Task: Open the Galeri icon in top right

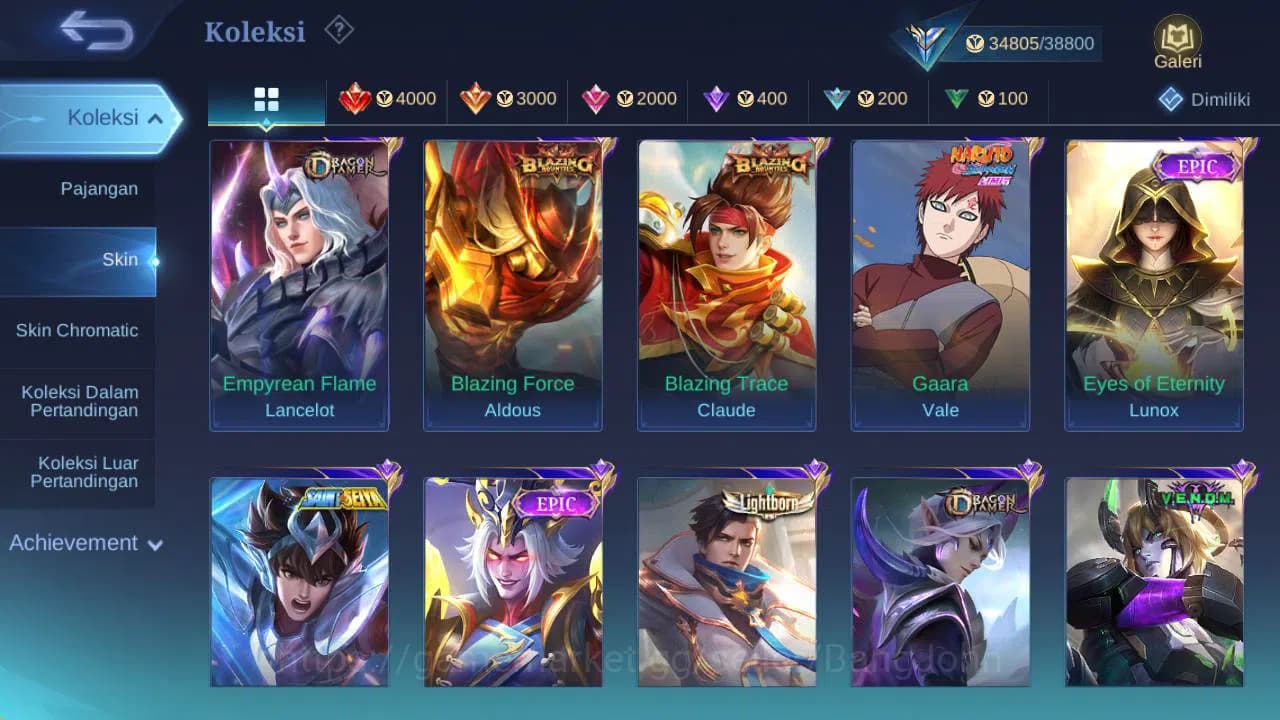Action: [x=1177, y=37]
